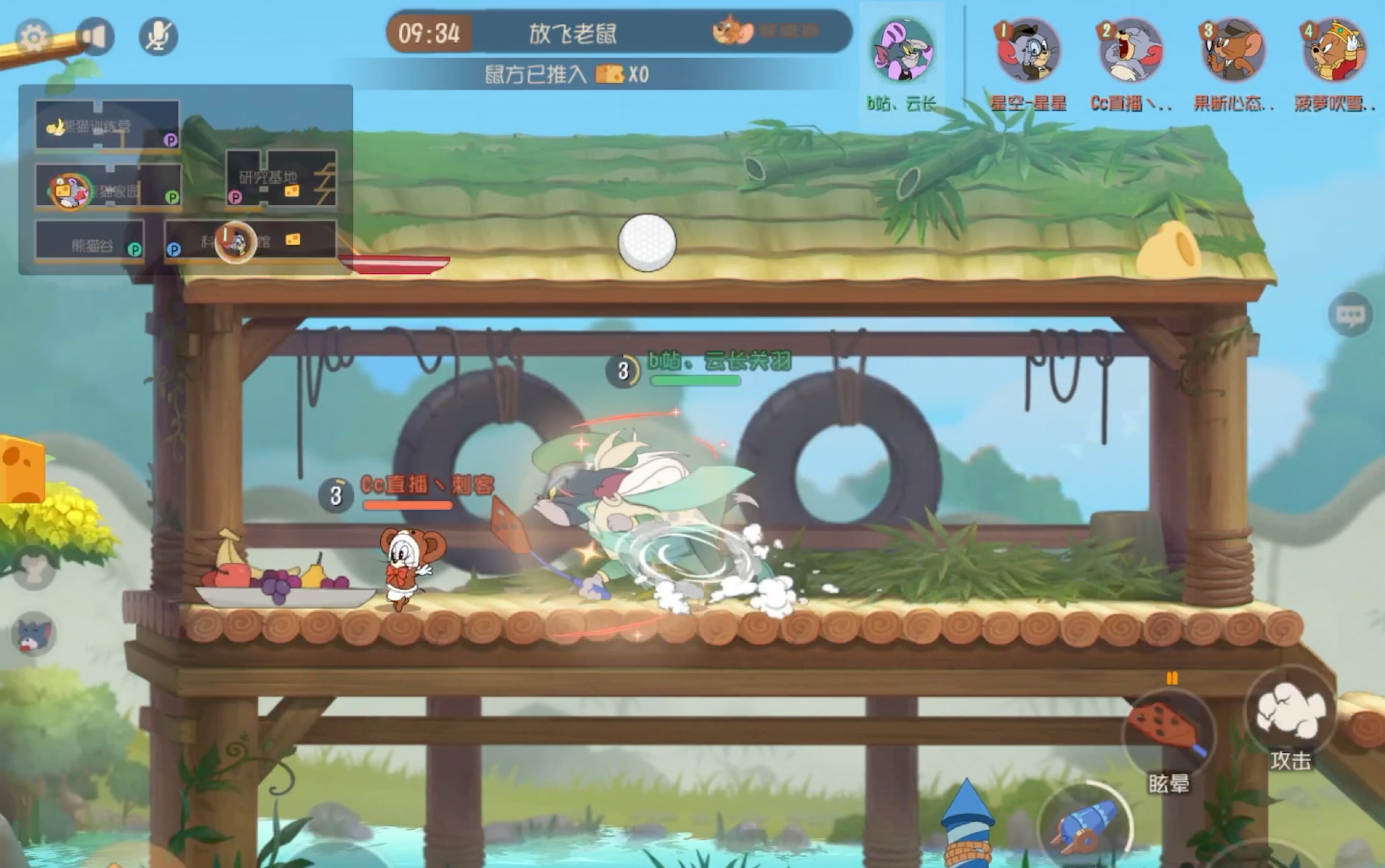Toggle the muted microphone button
Screen dimensions: 1385x868
(x=158, y=37)
